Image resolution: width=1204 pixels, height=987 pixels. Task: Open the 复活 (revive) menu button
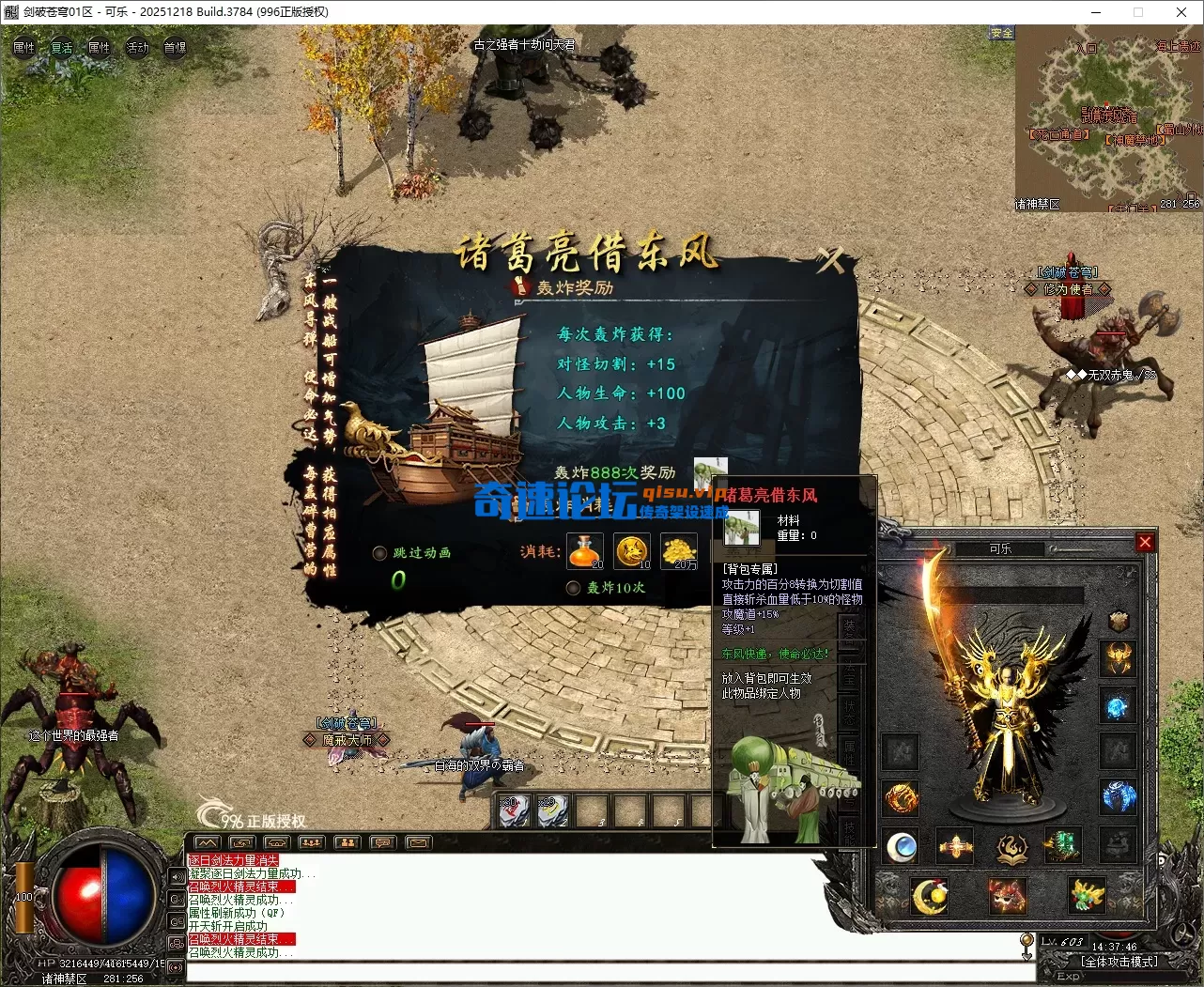click(x=62, y=47)
